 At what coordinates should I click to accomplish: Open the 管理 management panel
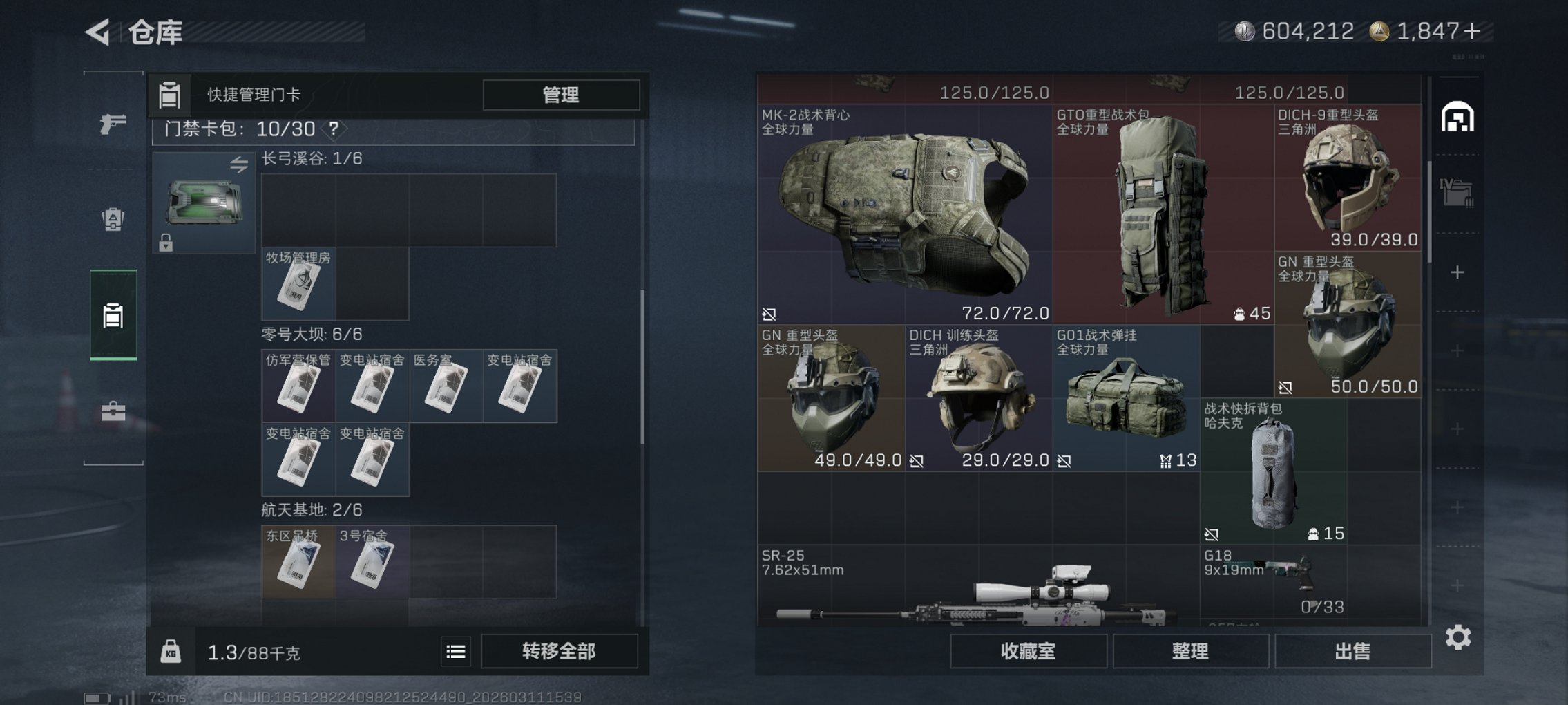point(561,95)
